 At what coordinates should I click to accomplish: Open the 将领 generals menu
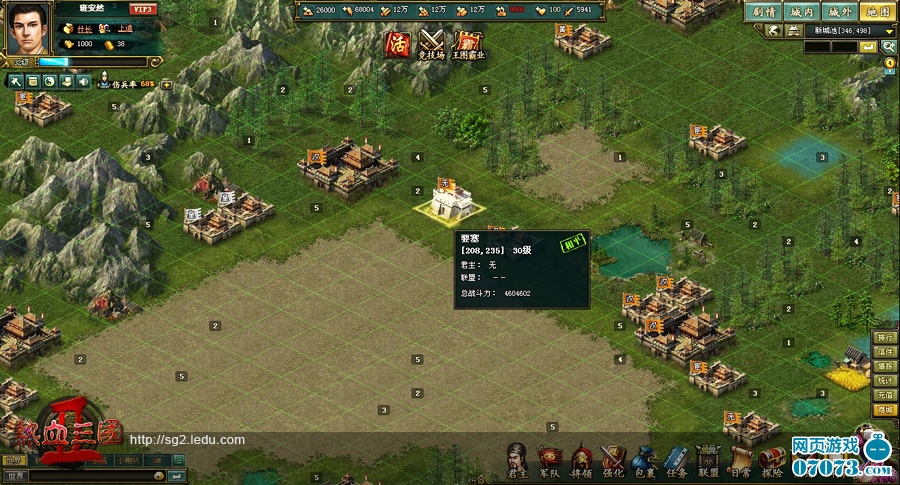581,459
